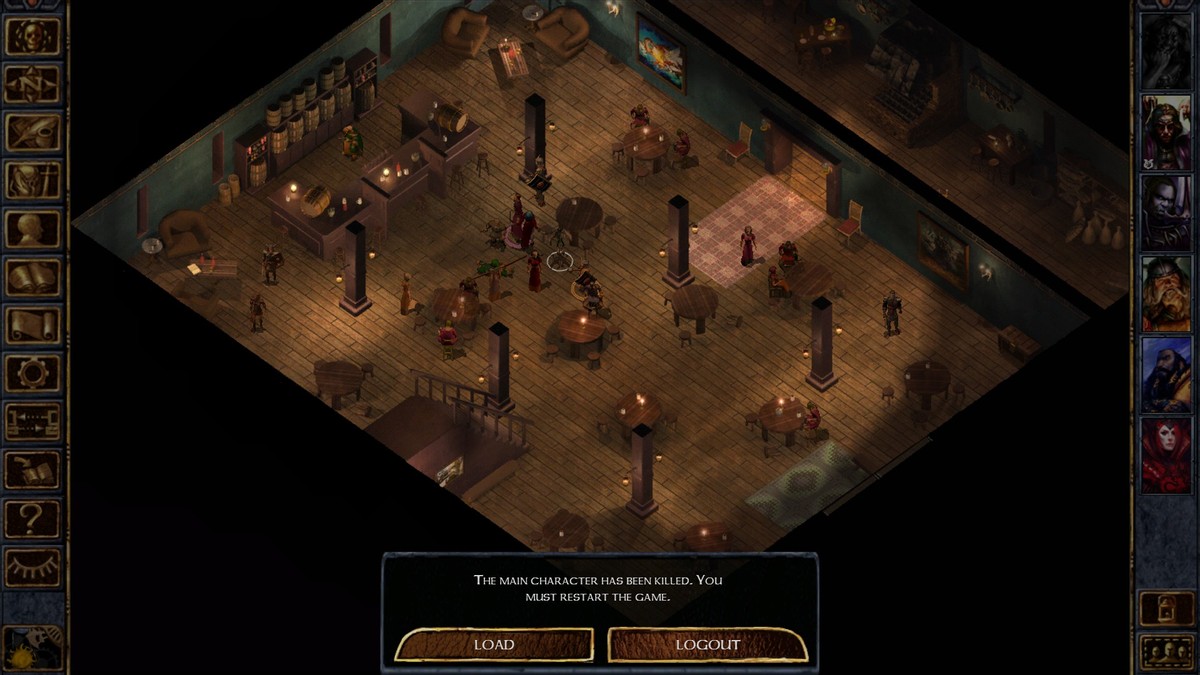This screenshot has height=675, width=1200.
Task: Click the question mark help button
Action: [33, 518]
